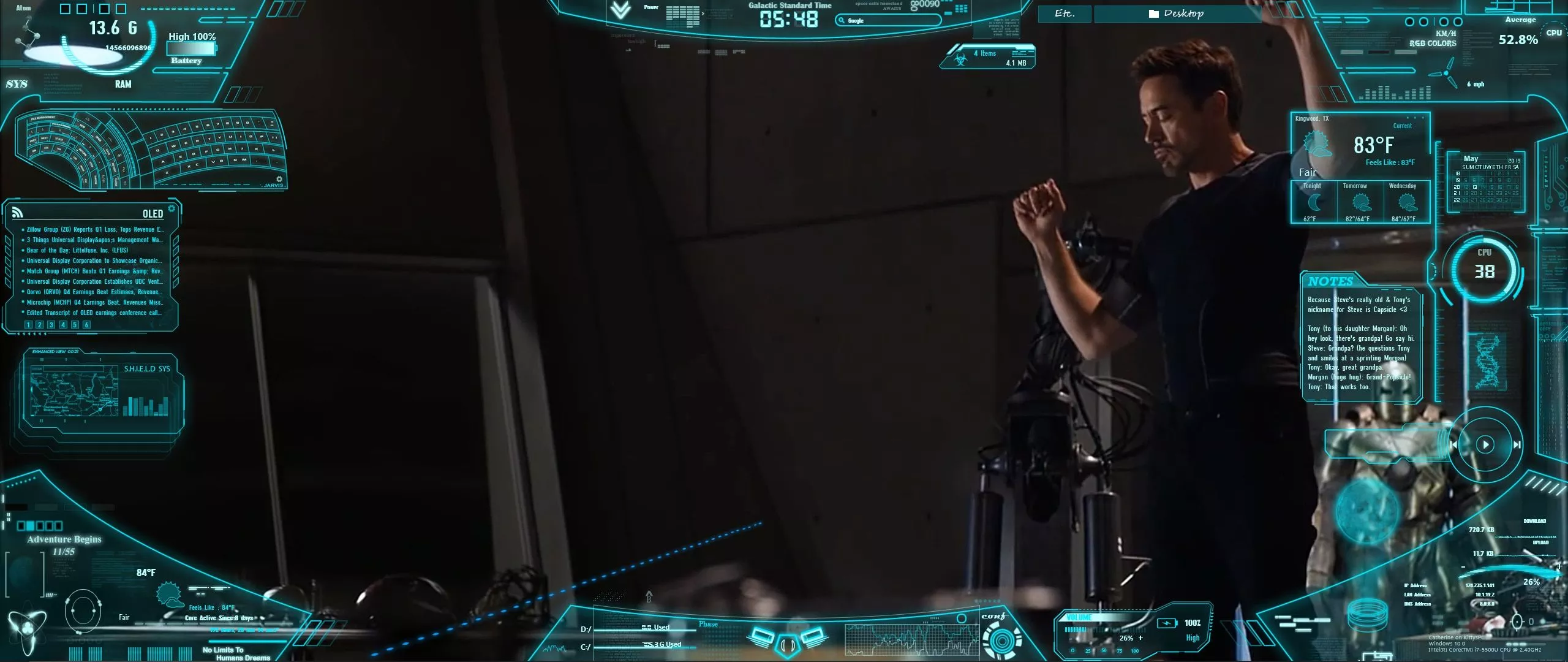Switch to feed page 6
The height and width of the screenshot is (662, 1568).
pos(86,325)
